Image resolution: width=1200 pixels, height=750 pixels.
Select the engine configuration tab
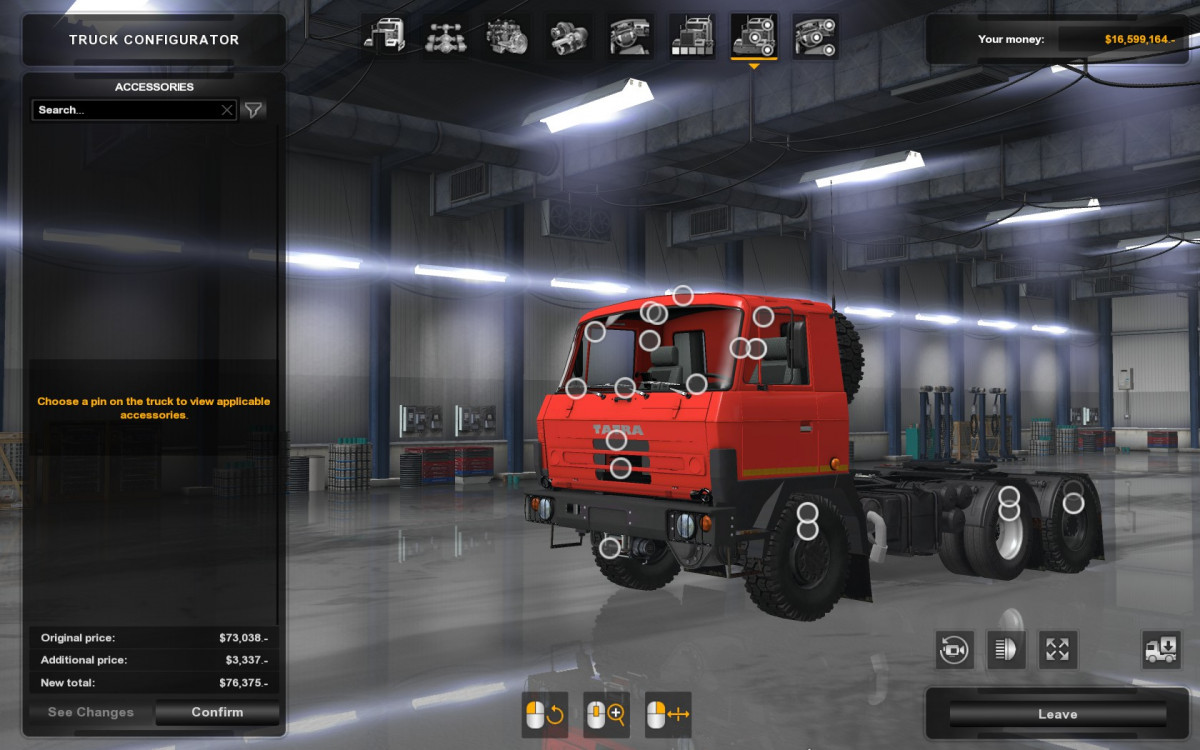point(507,36)
